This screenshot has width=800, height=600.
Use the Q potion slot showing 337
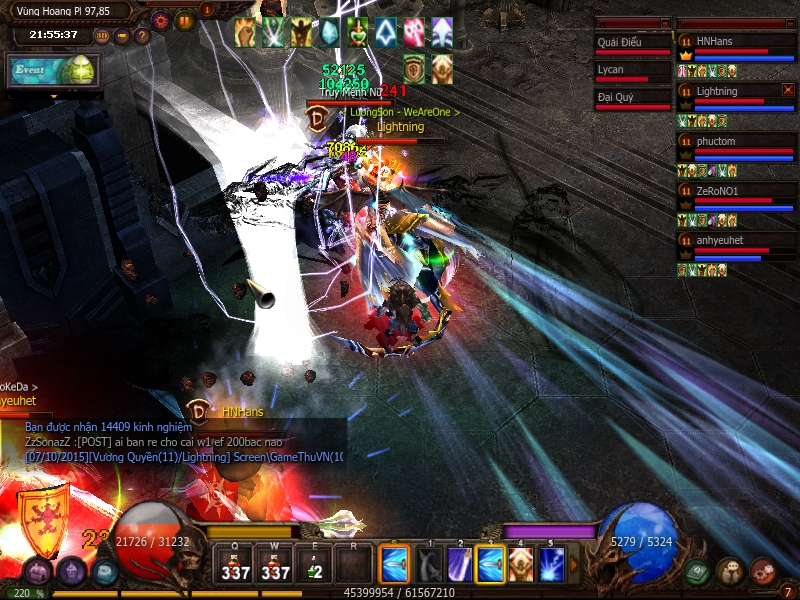pyautogui.click(x=236, y=564)
